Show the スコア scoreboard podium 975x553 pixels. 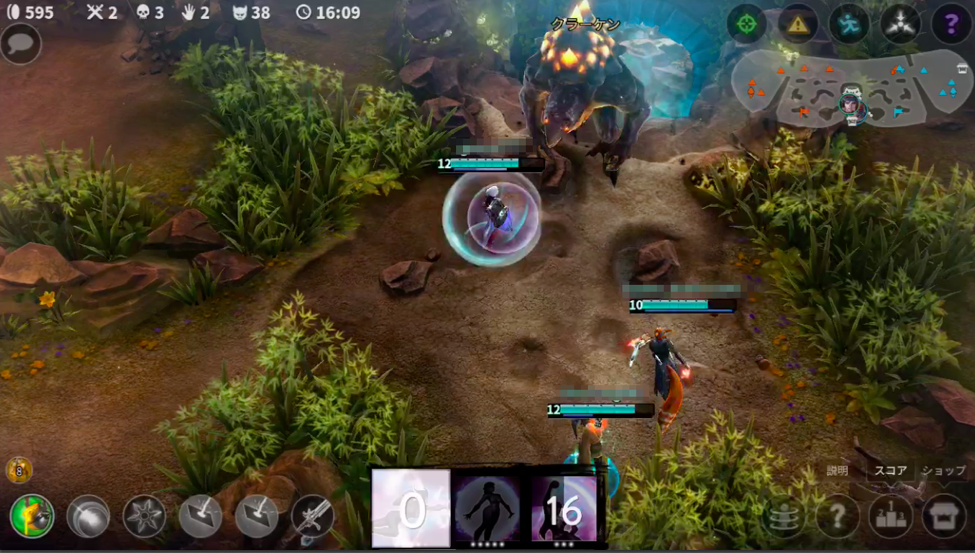(x=891, y=516)
